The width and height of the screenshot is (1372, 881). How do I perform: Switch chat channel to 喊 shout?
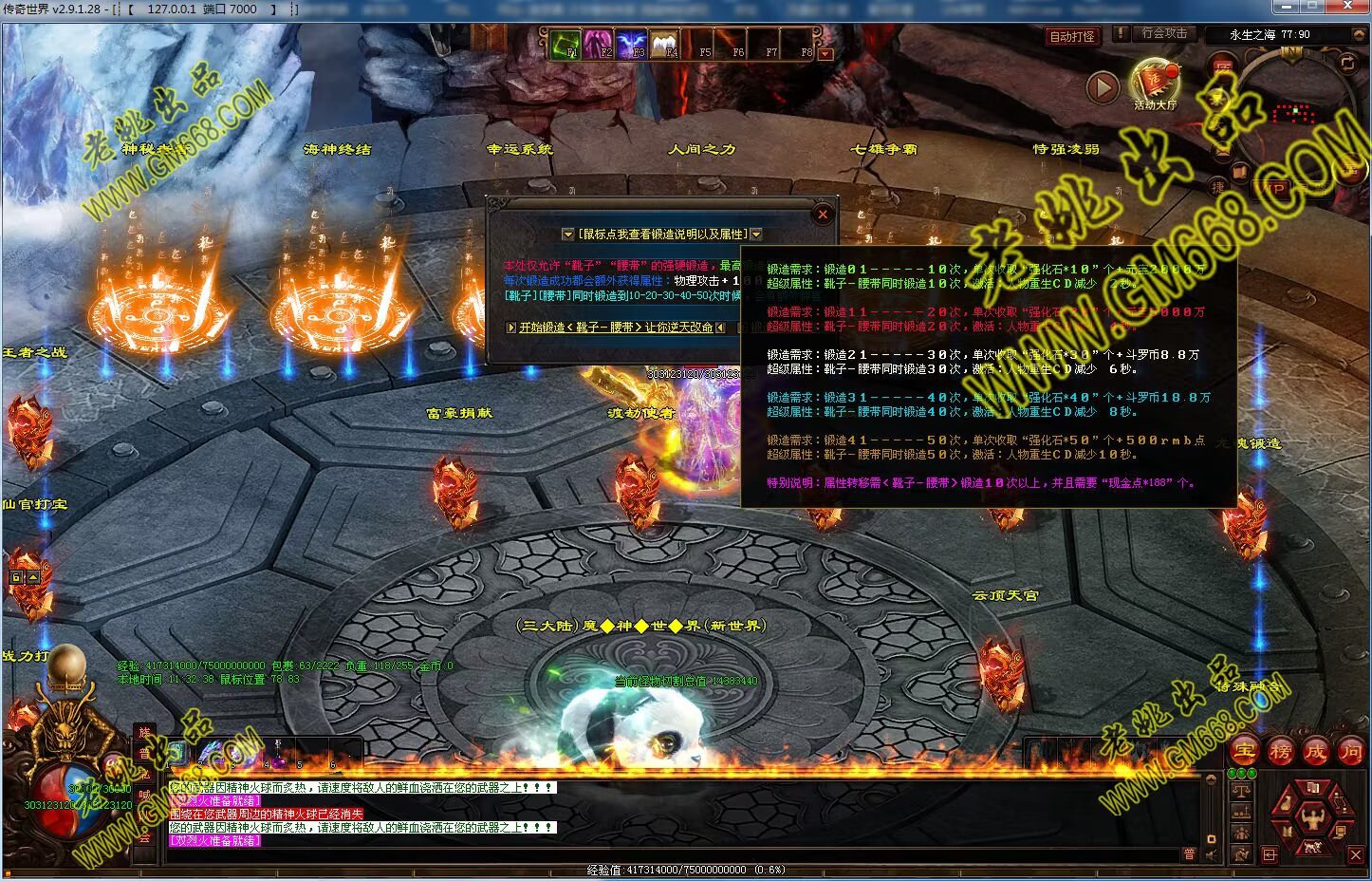coord(144,795)
